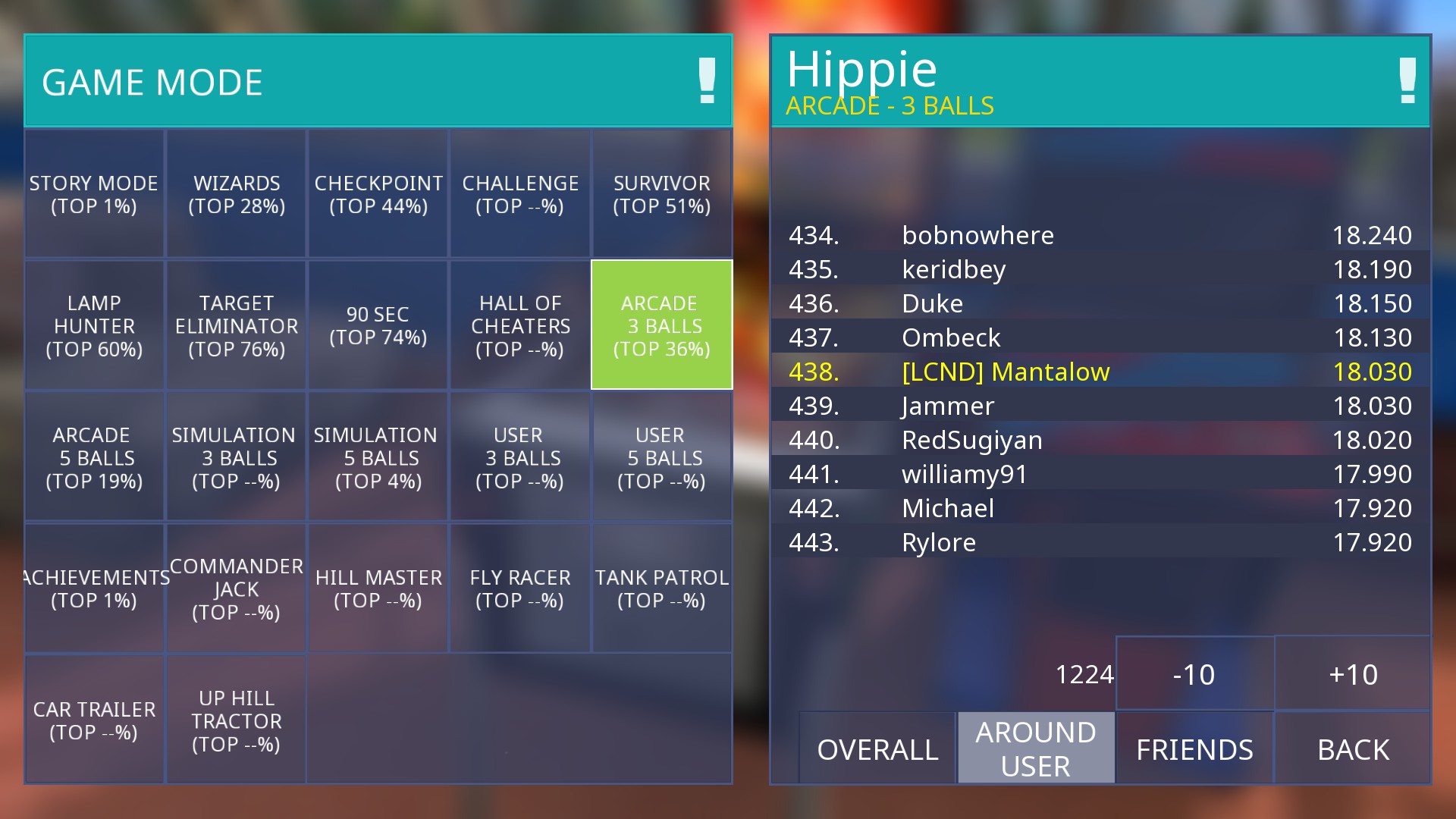Open the Commander Jack tile
1456x819 pixels.
(x=237, y=588)
